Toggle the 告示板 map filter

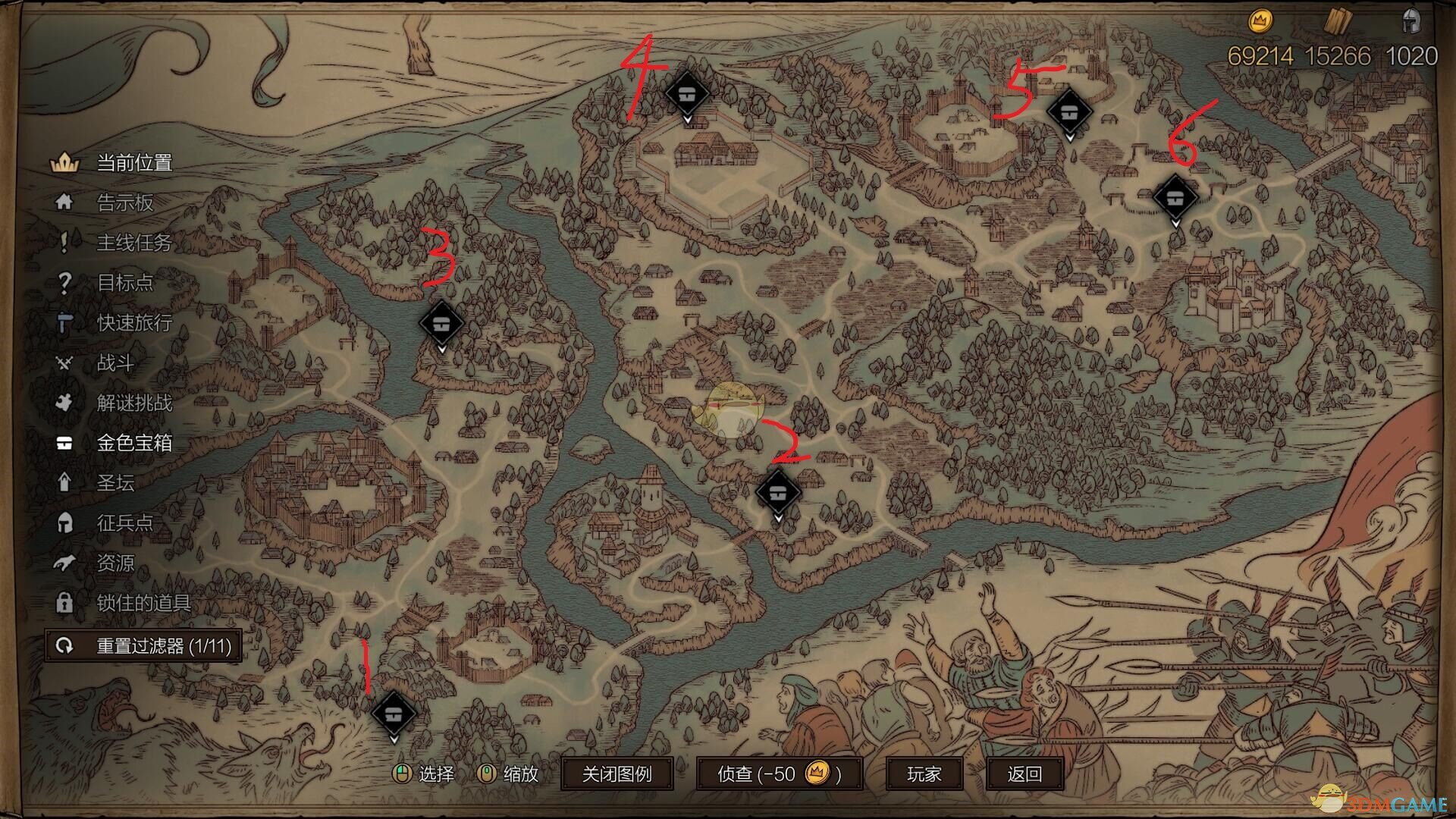coord(124,202)
